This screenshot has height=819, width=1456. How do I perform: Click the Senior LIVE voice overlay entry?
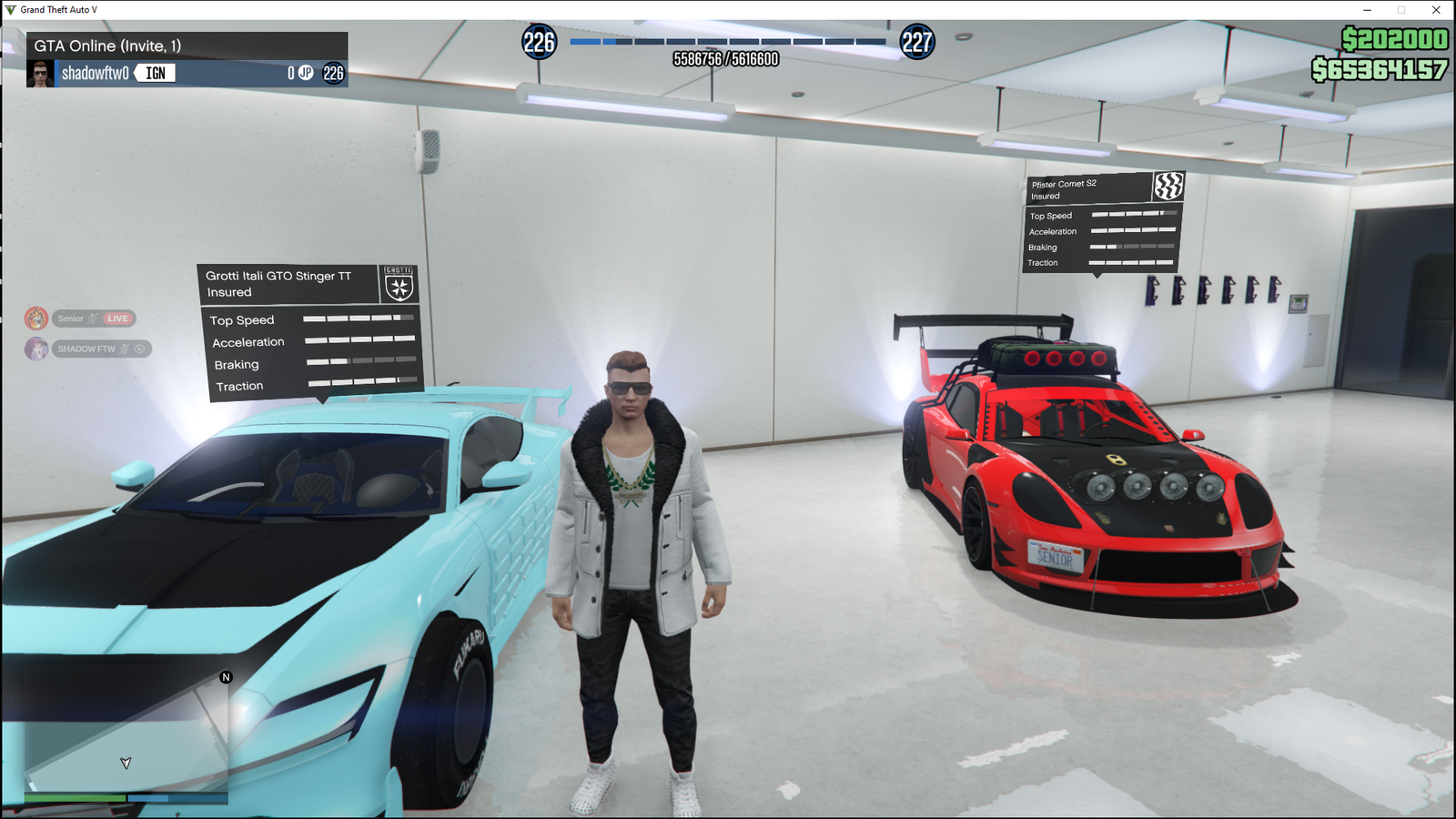(82, 318)
